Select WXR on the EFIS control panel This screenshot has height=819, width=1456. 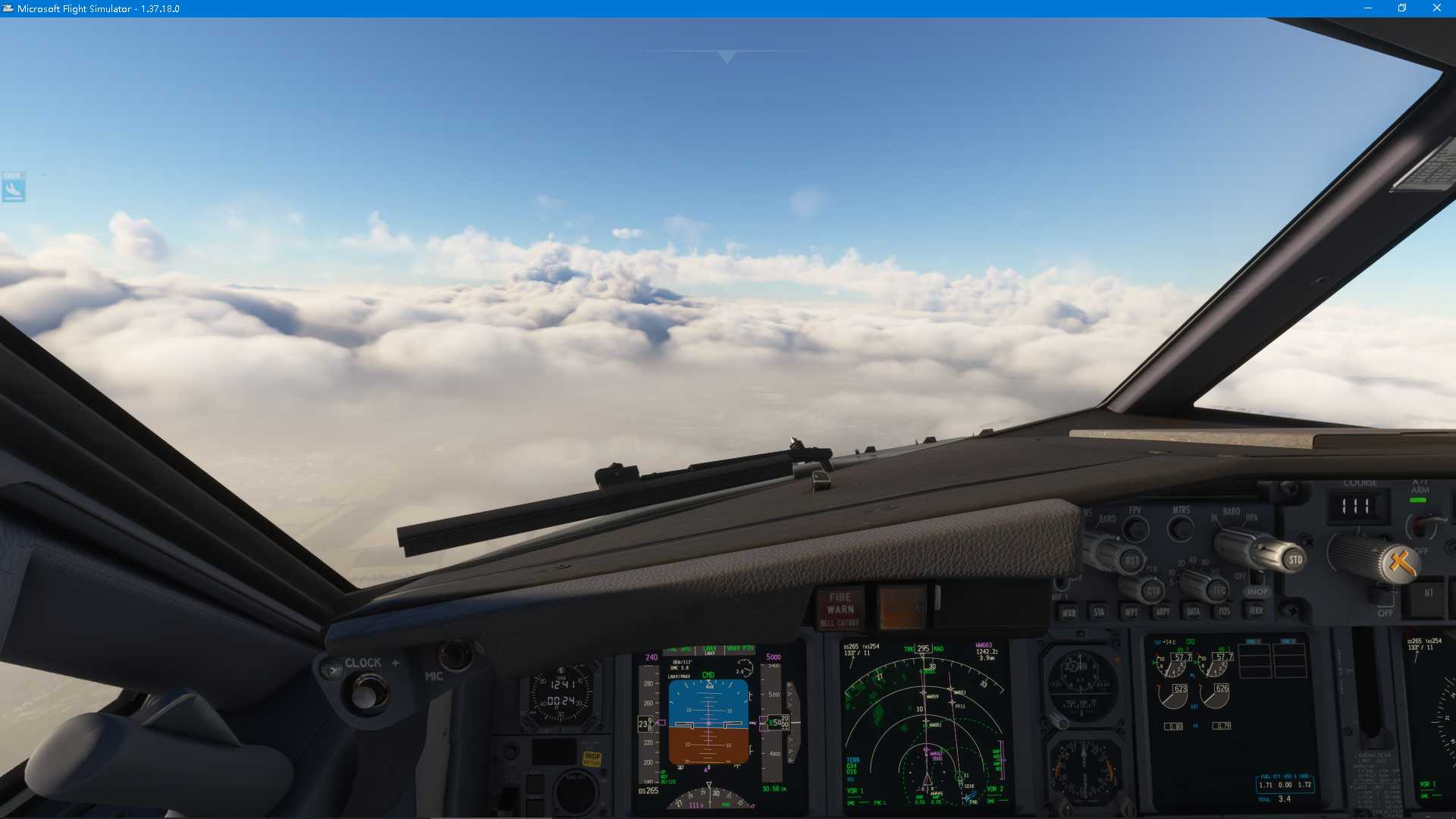pyautogui.click(x=1070, y=612)
